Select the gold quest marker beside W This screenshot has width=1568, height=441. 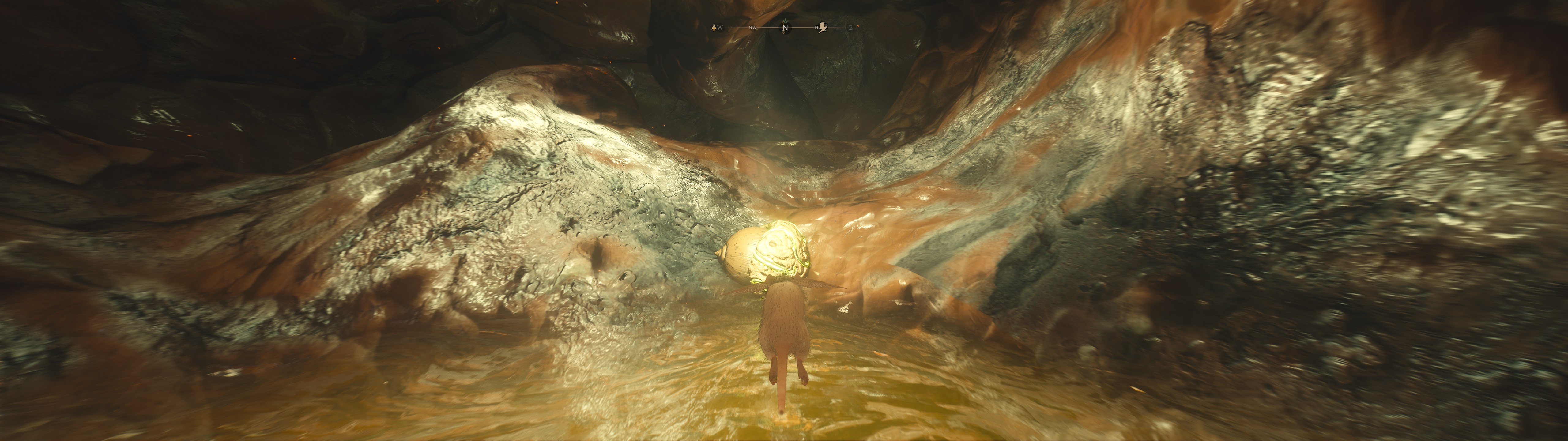pyautogui.click(x=714, y=28)
